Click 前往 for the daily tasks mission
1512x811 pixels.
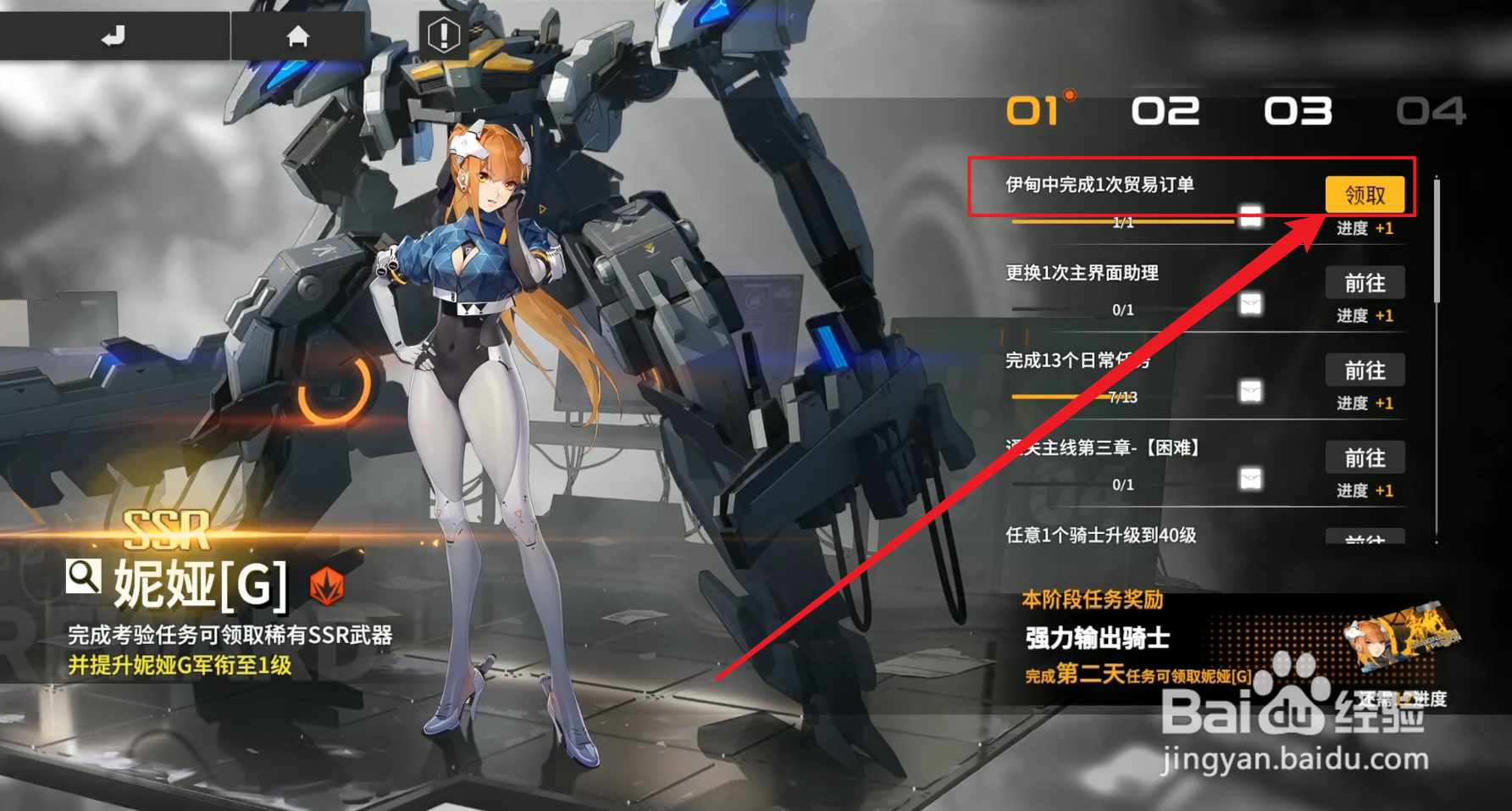pyautogui.click(x=1365, y=370)
